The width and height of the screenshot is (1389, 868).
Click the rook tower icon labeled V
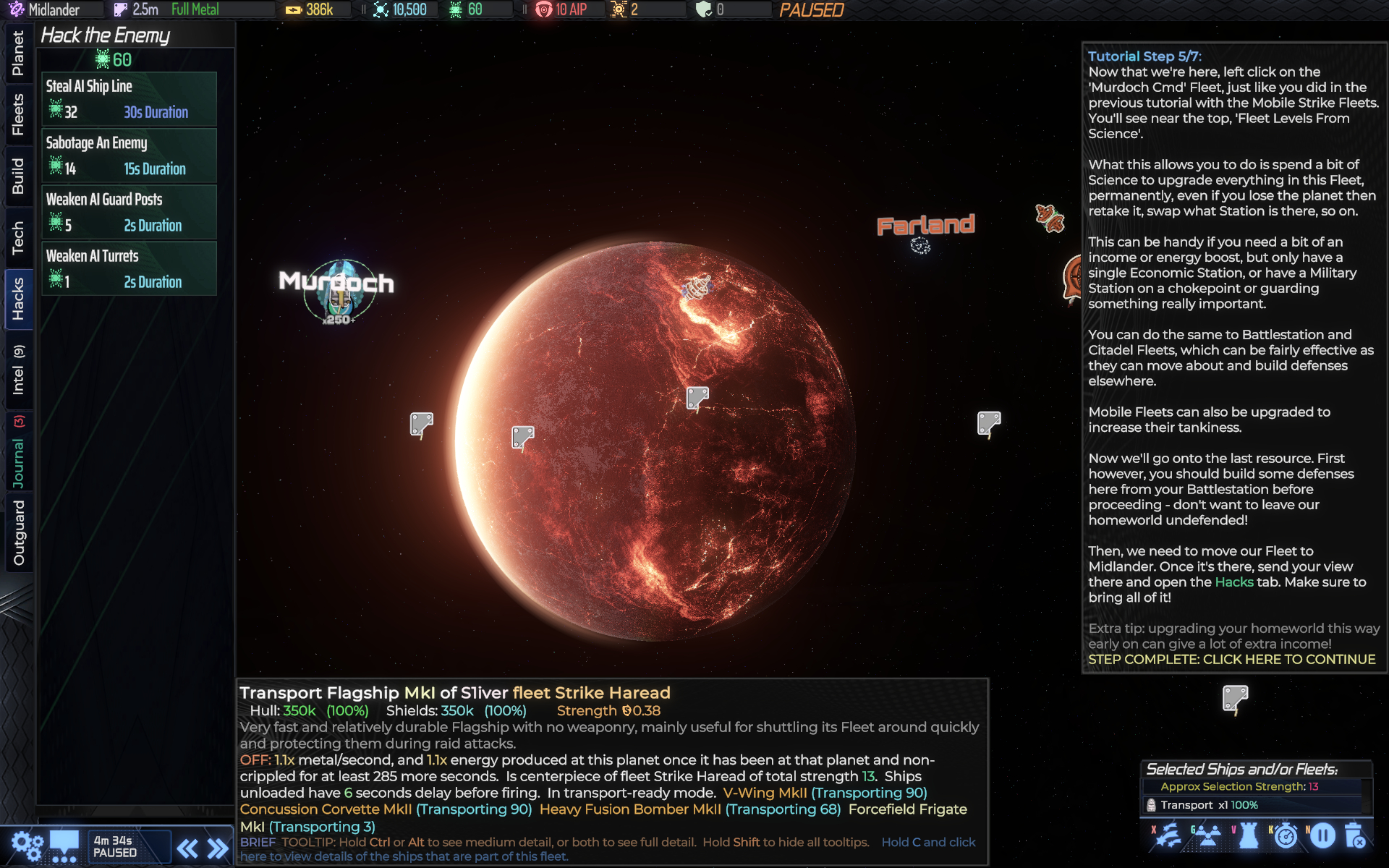[1248, 837]
